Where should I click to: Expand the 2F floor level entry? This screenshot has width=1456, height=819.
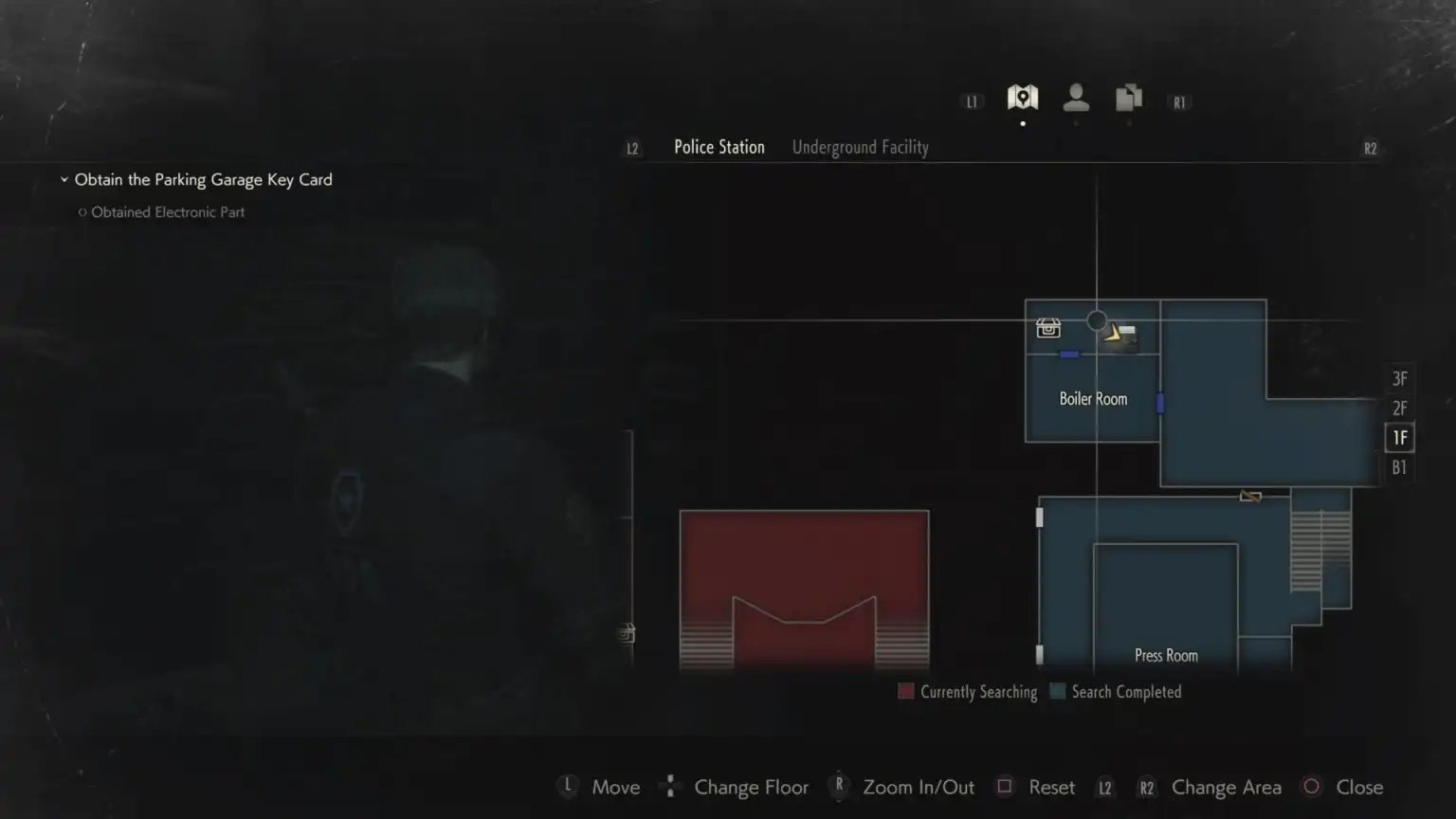coord(1399,408)
